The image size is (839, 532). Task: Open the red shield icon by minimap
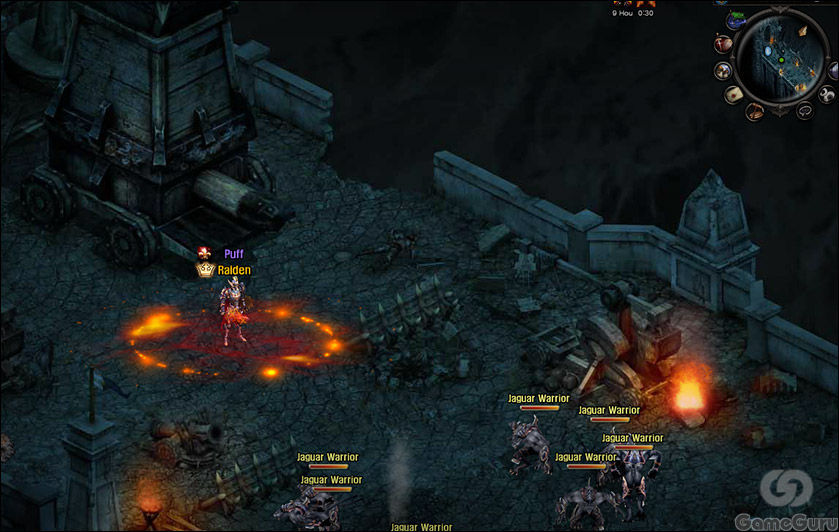723,44
